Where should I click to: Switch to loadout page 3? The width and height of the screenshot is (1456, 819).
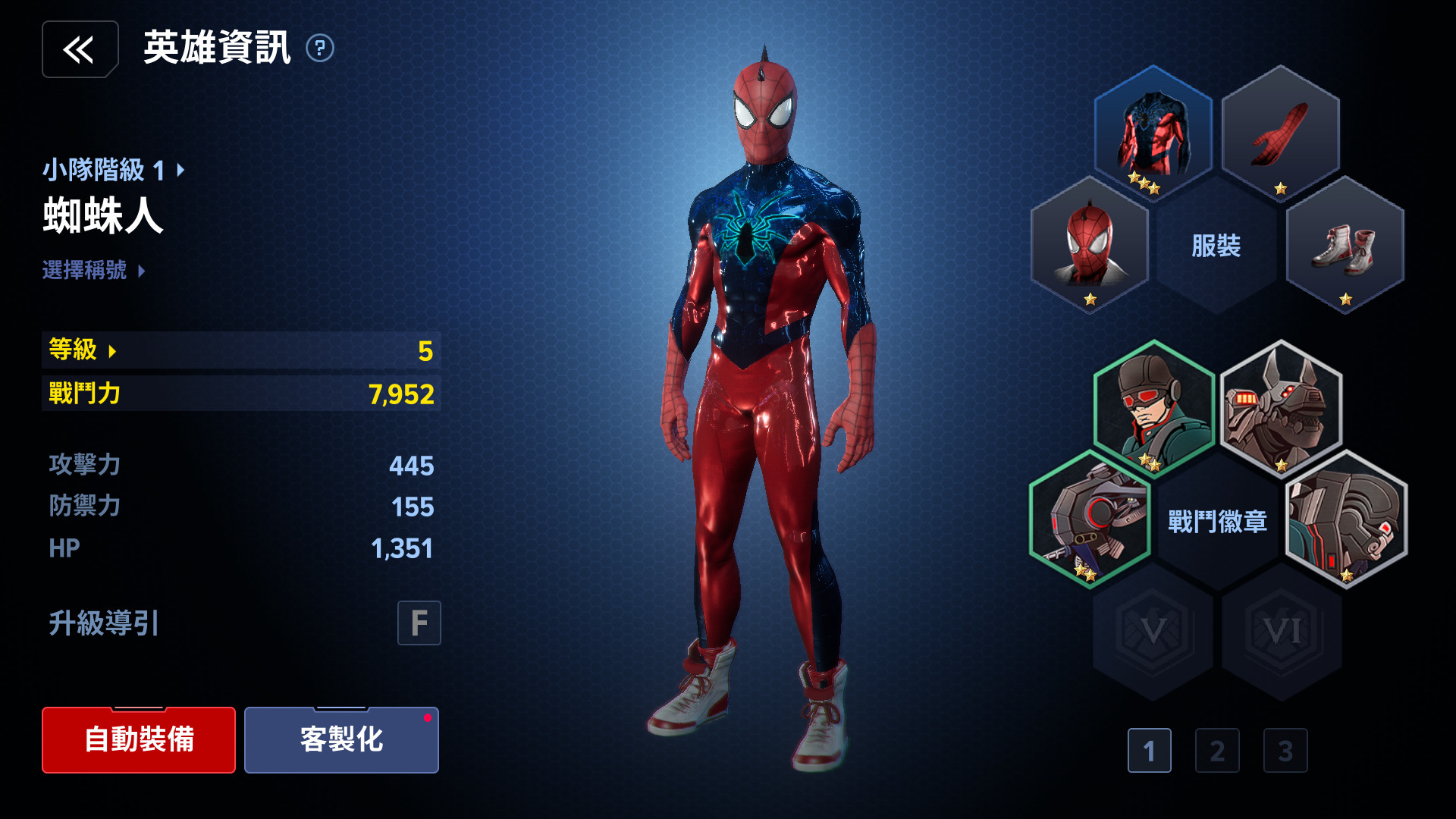point(1285,751)
